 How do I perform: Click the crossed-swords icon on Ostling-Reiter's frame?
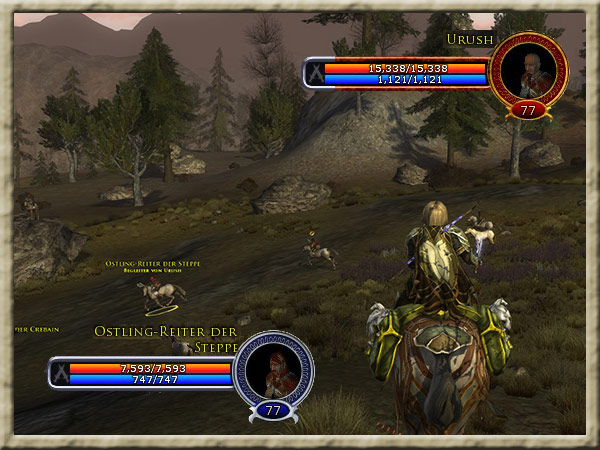pos(63,373)
